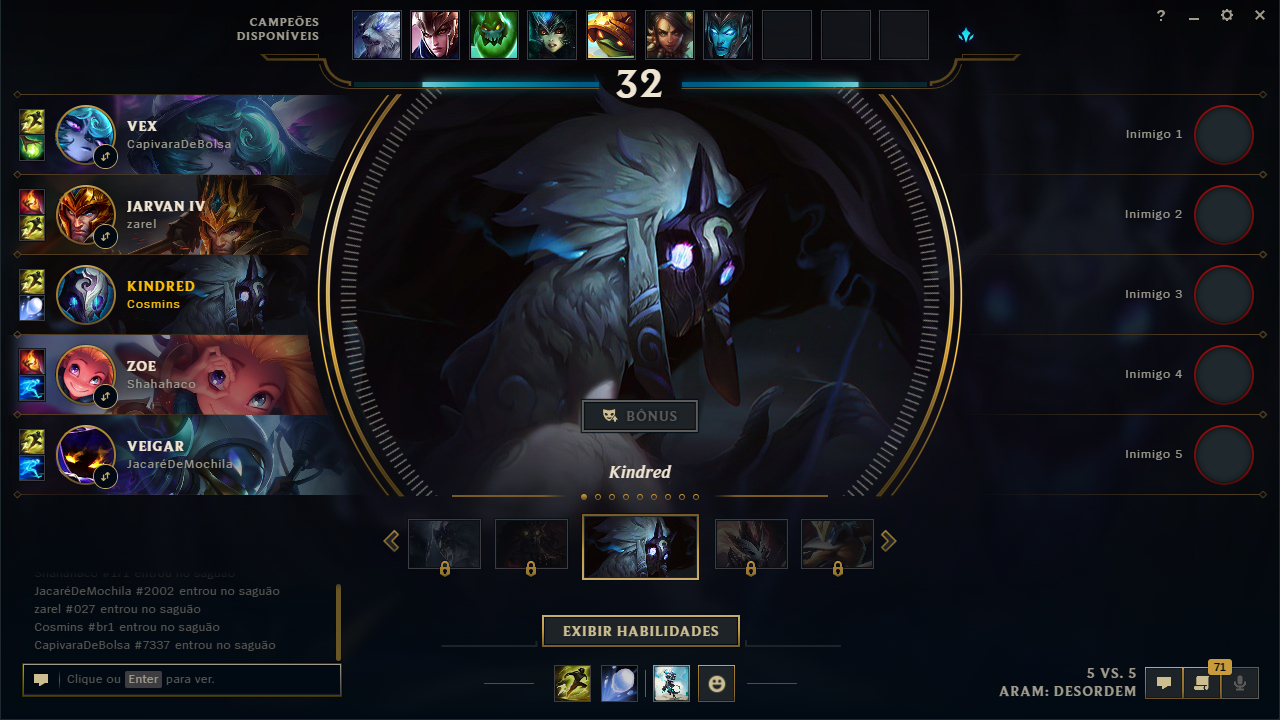Open the ward skin selector
1280x720 pixels.
tap(672, 683)
